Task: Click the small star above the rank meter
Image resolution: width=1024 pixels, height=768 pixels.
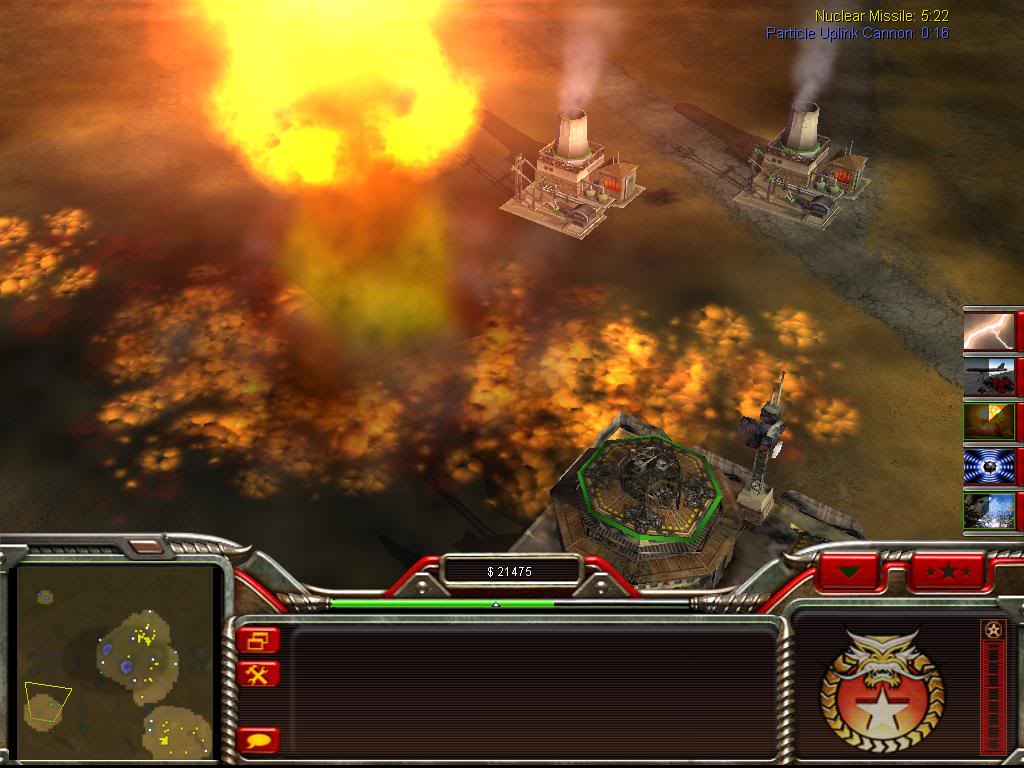Action: click(x=992, y=630)
